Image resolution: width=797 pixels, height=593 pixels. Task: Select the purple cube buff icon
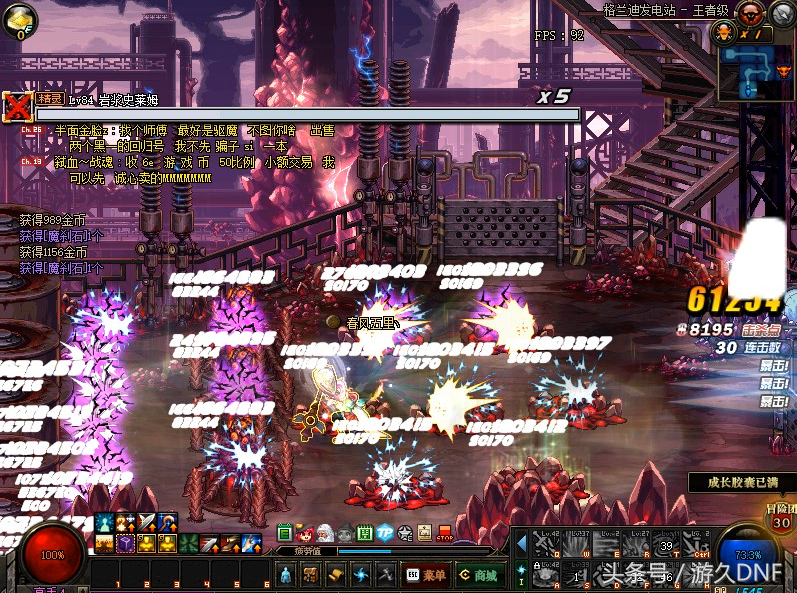point(126,543)
